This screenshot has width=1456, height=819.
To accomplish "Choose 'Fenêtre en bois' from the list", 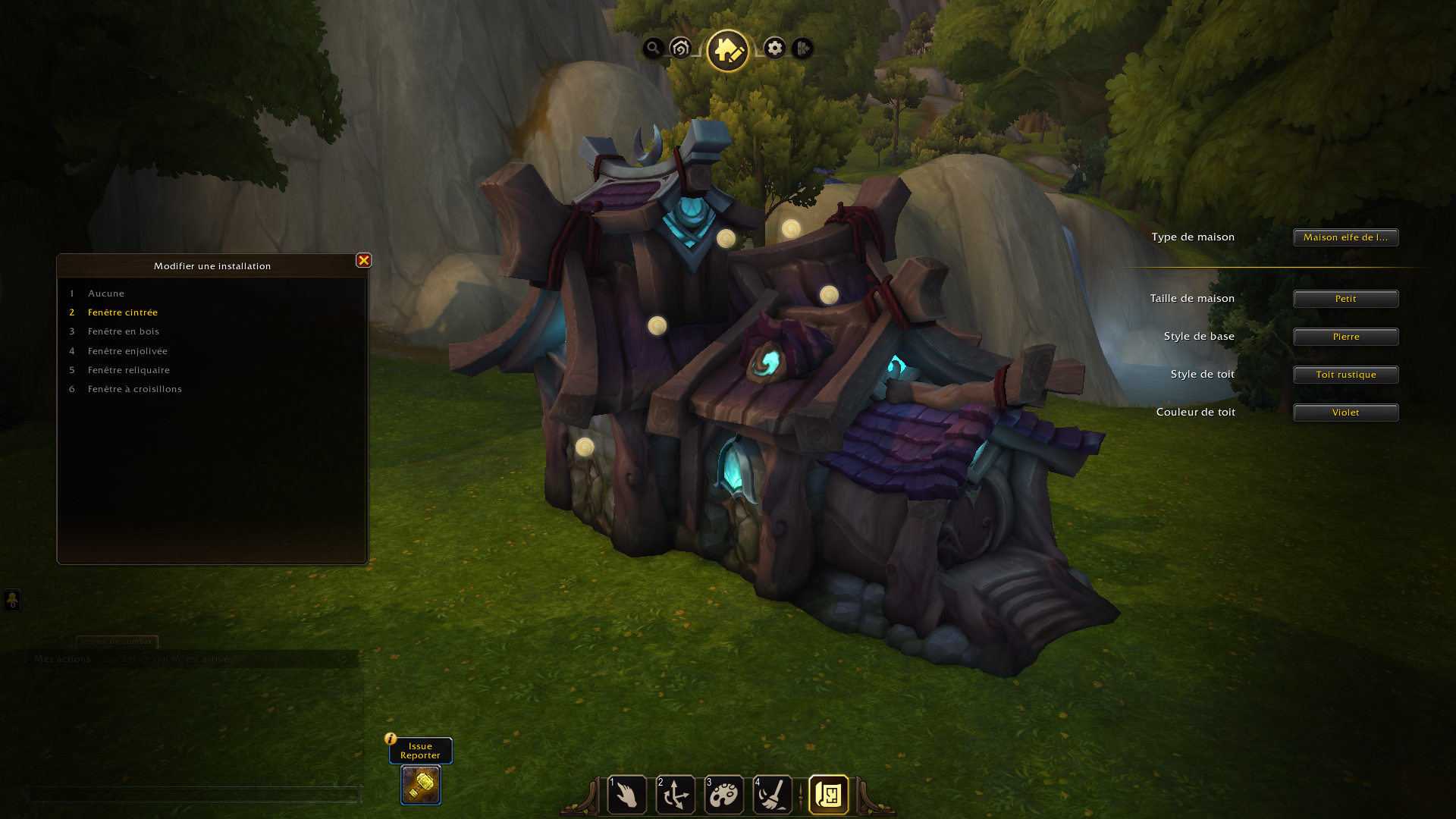I will pos(124,331).
